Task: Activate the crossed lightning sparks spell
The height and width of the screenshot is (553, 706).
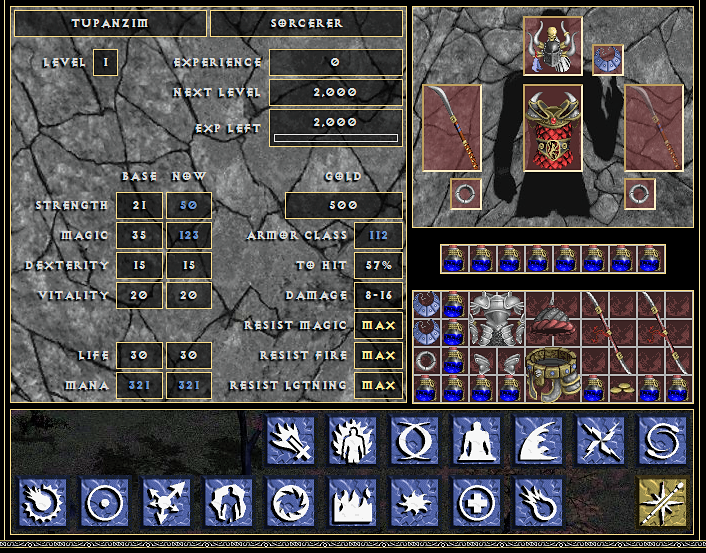Action: click(x=601, y=441)
